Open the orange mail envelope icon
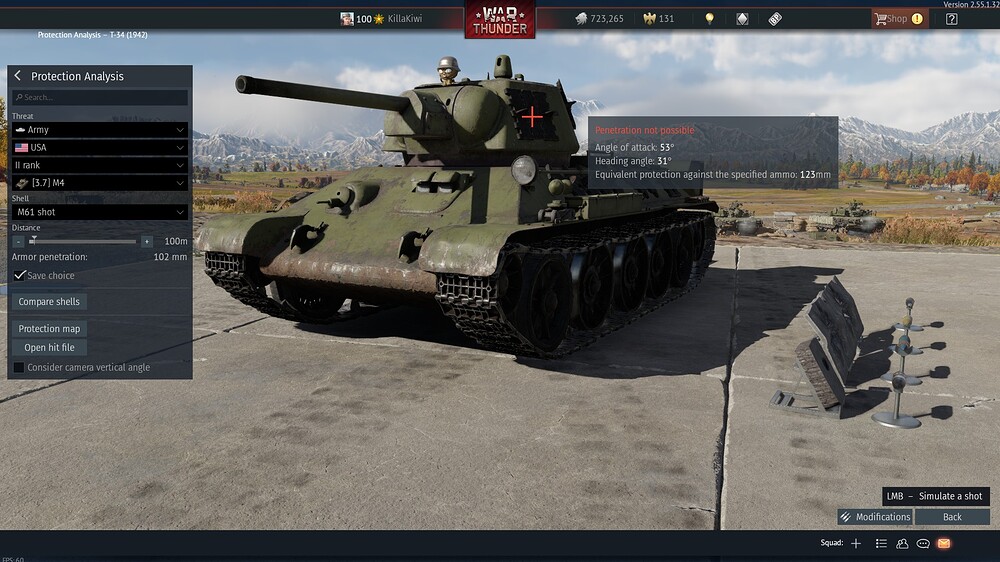The image size is (1000, 562). coord(943,543)
